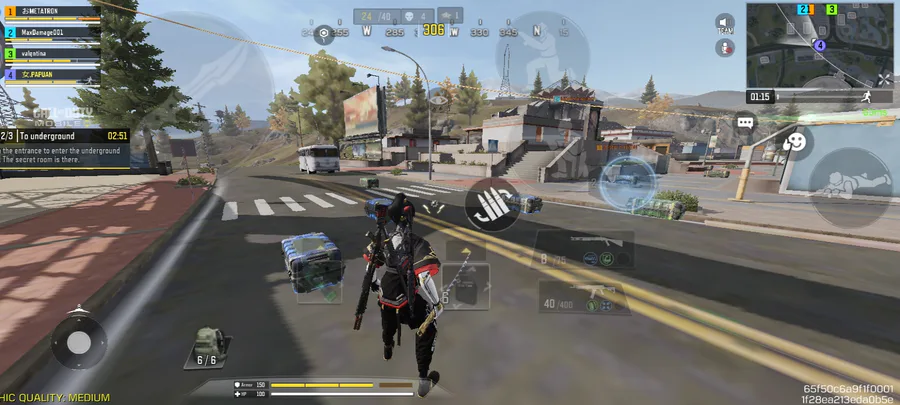Activate the blue vehicle ability button
The height and width of the screenshot is (405, 900).
pyautogui.click(x=627, y=180)
